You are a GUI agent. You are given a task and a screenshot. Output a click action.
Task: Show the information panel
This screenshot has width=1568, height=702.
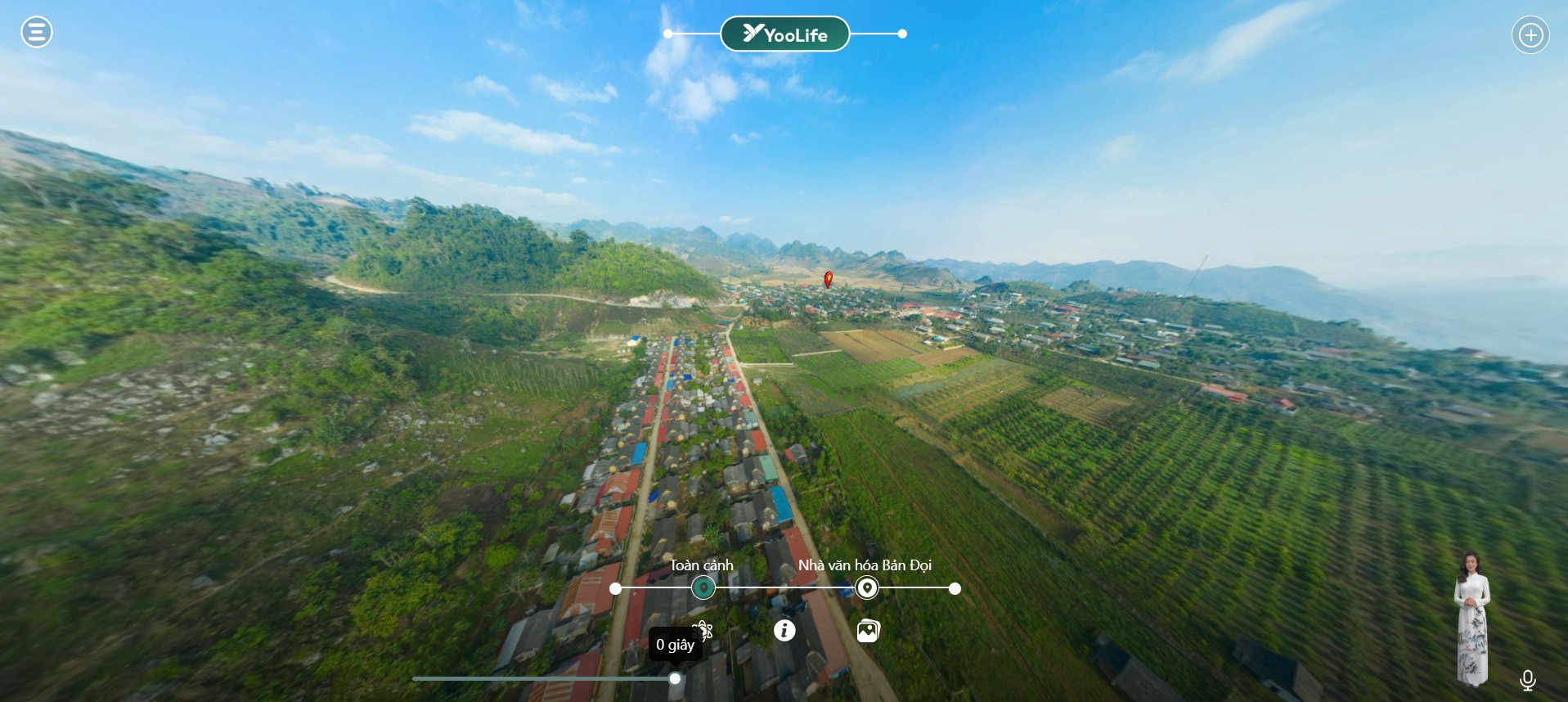[784, 630]
